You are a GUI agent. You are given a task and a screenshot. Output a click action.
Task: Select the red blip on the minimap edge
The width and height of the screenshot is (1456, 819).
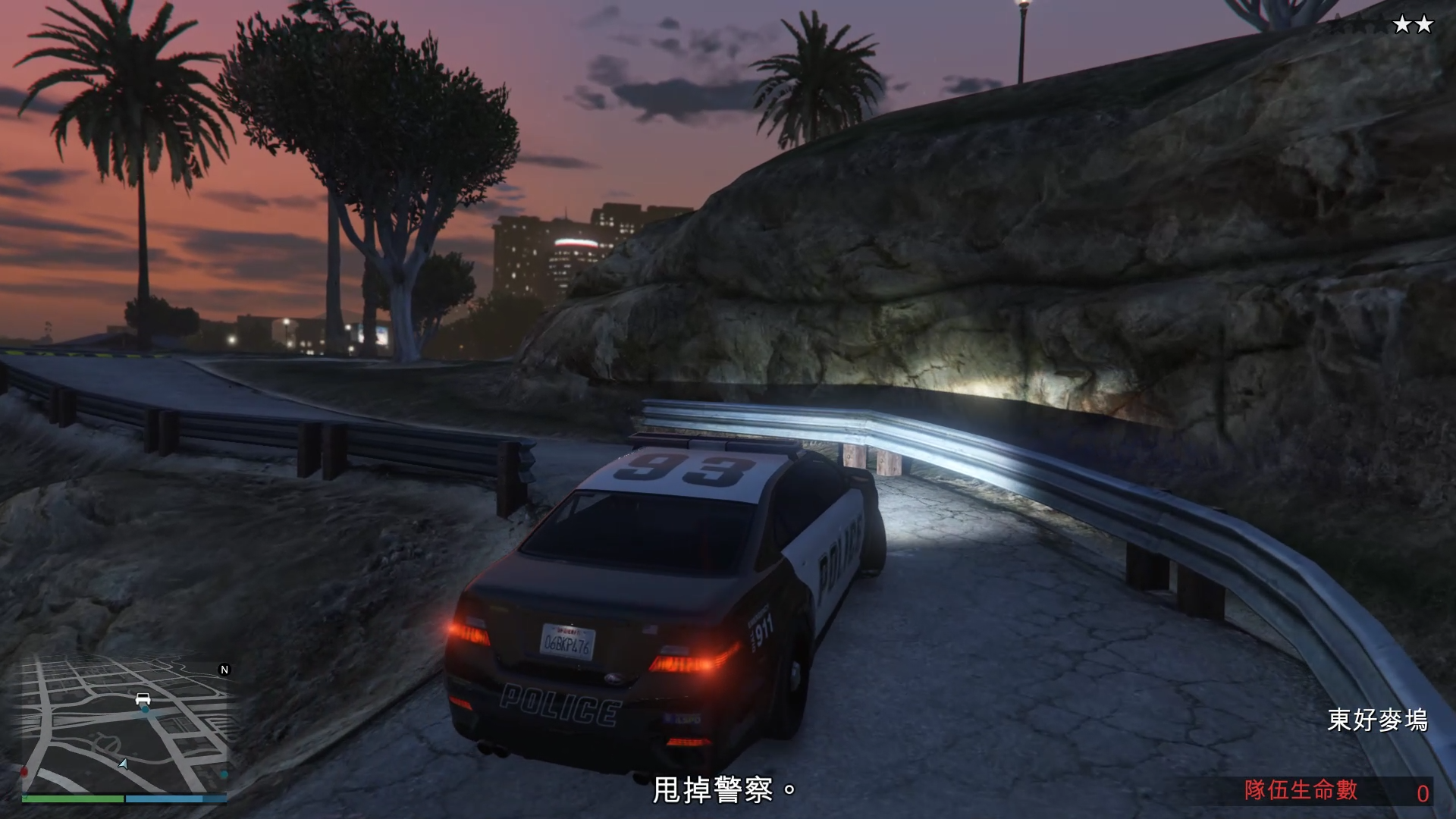point(24,772)
